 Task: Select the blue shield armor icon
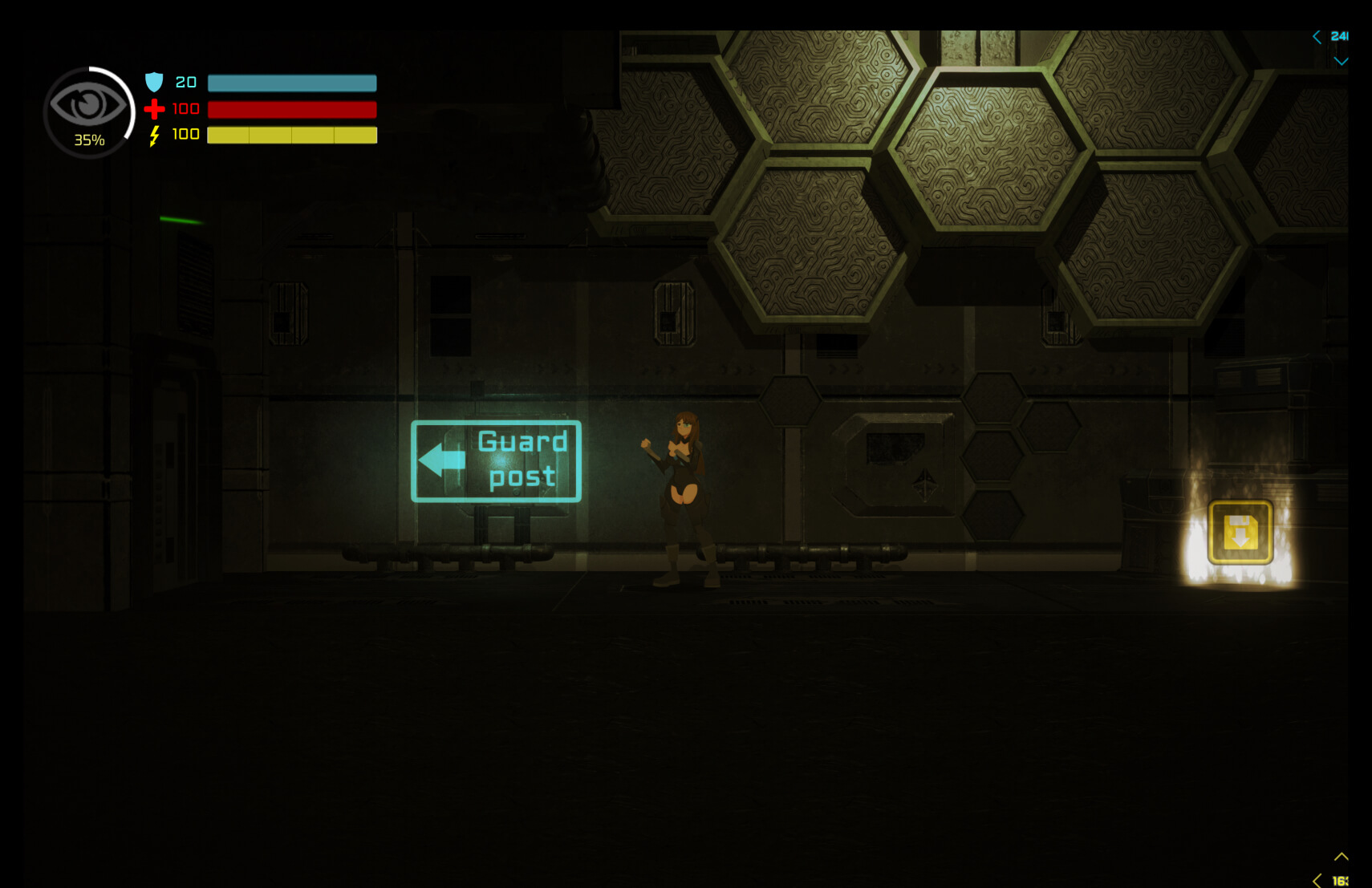(154, 82)
